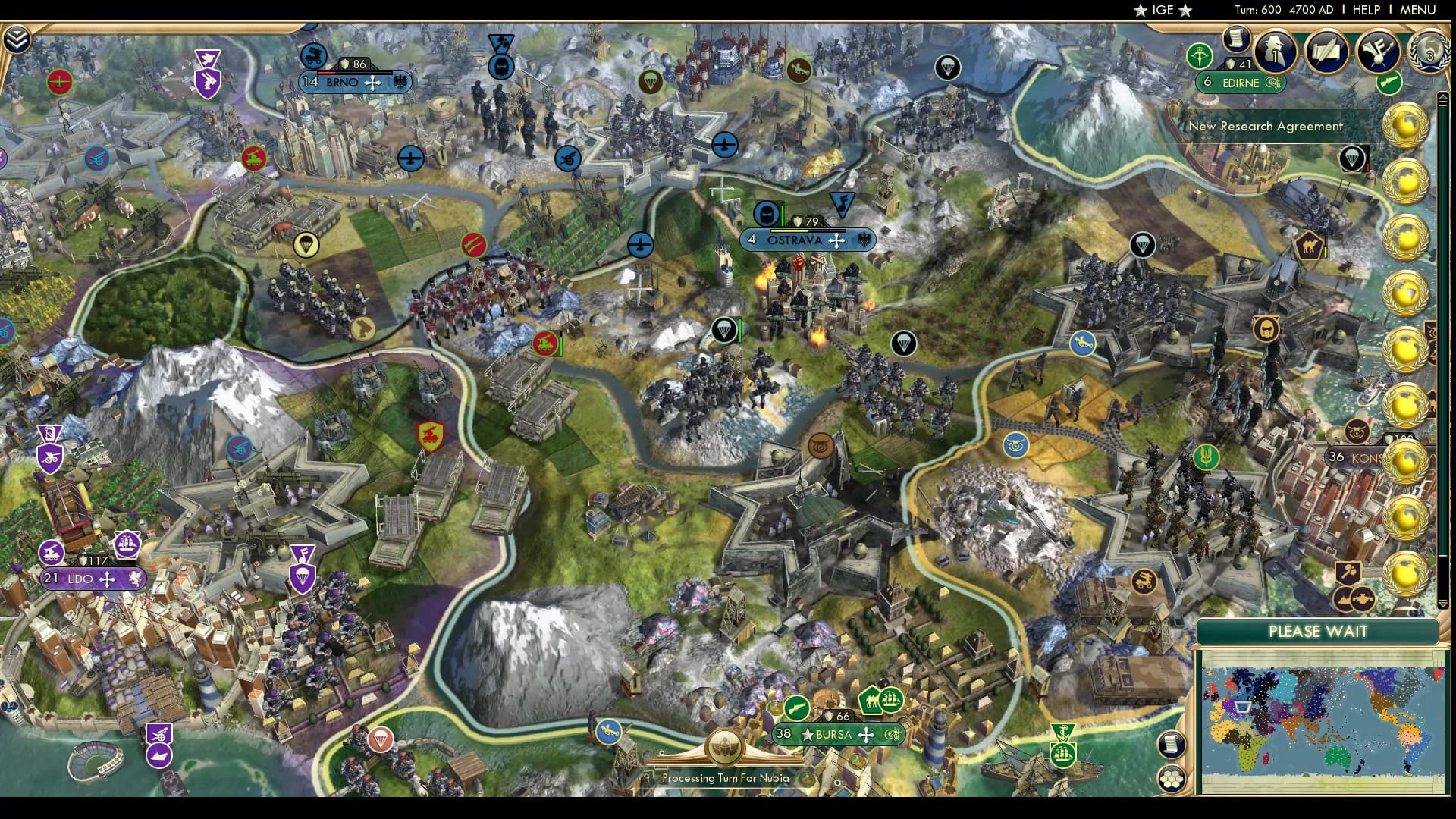Click the notification scroll icon beside Edirne
This screenshot has height=819, width=1456.
[1236, 39]
